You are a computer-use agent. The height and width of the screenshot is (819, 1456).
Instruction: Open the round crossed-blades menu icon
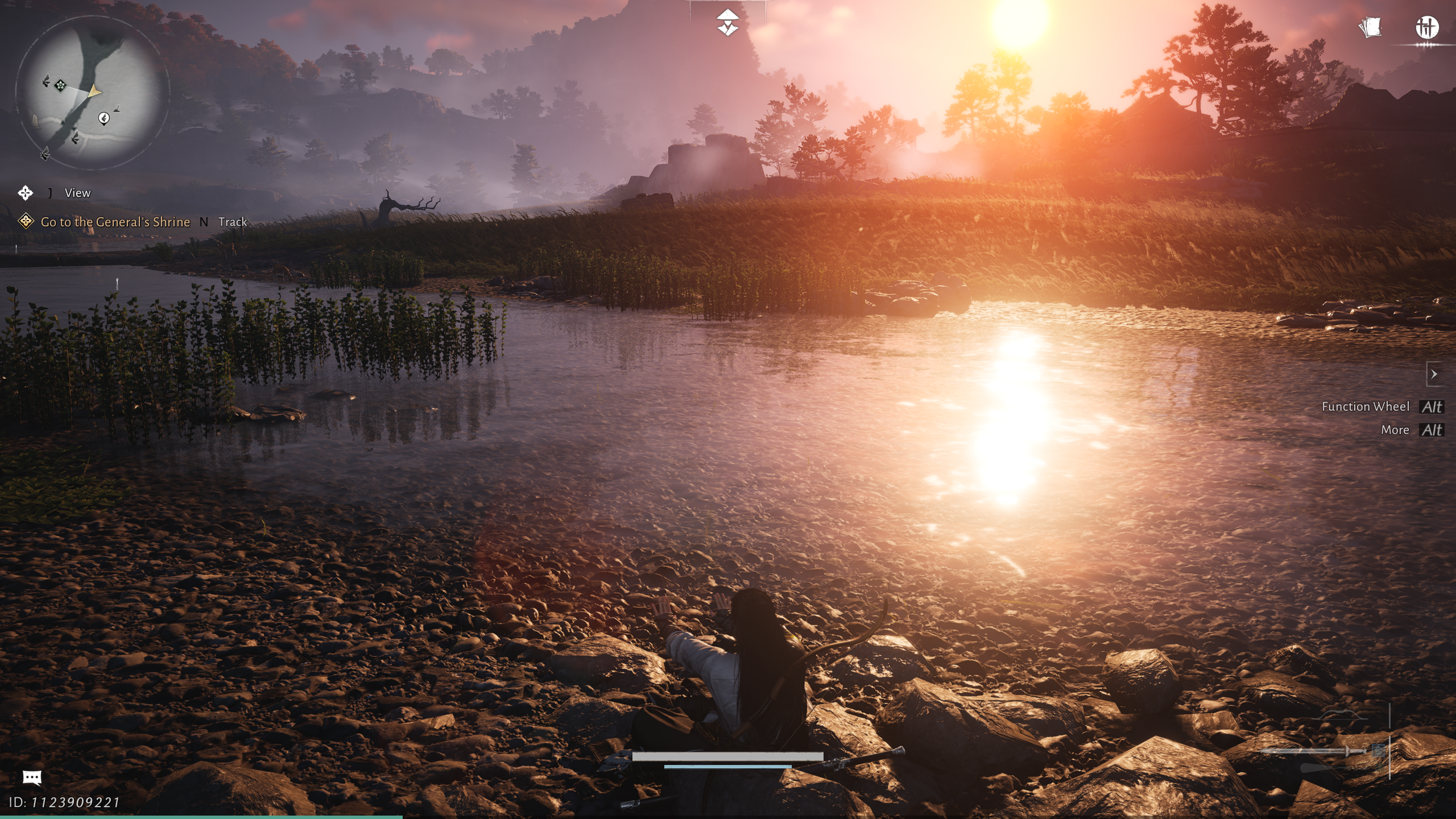[1426, 27]
